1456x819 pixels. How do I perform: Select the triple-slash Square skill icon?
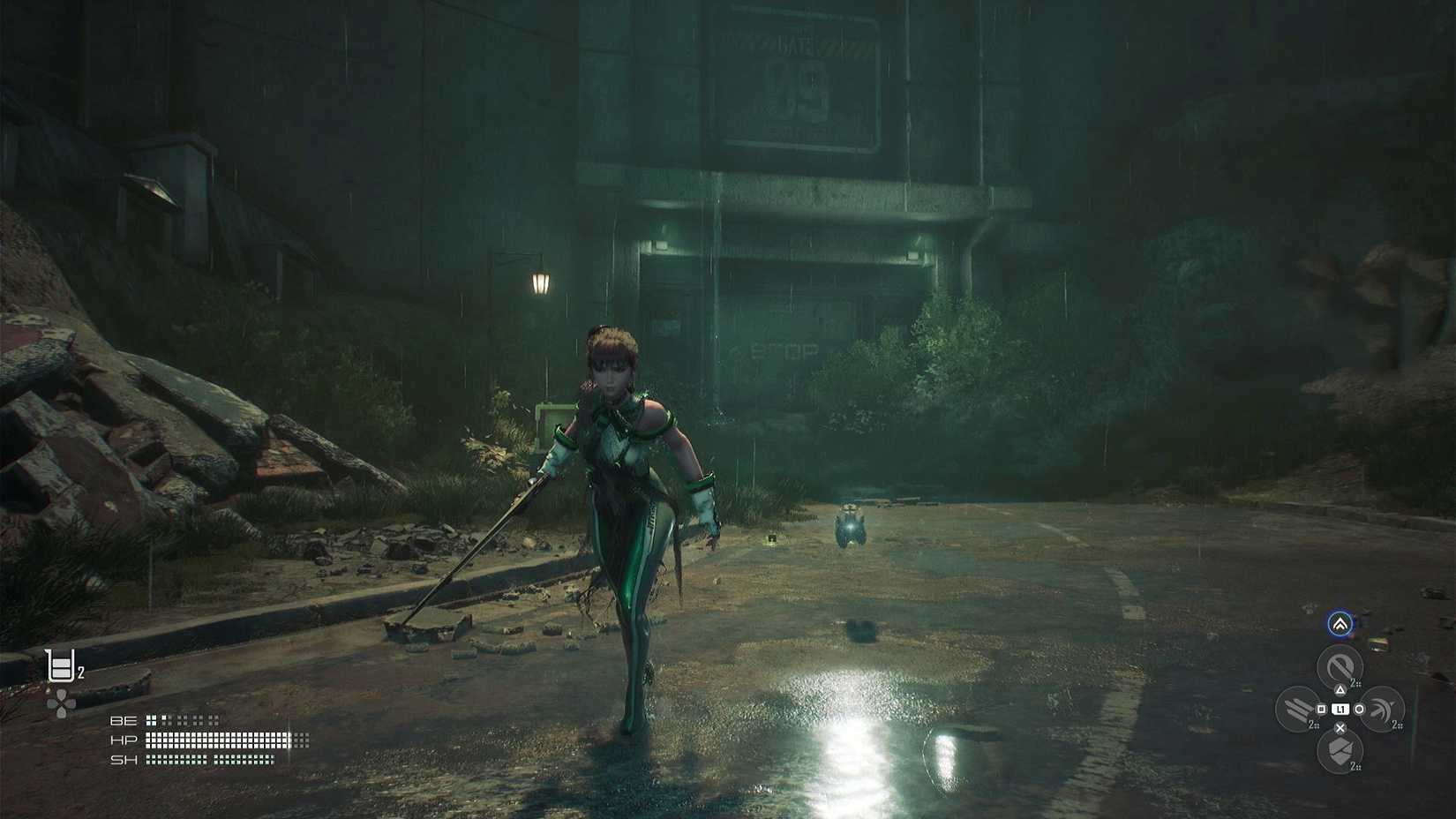coord(1295,707)
